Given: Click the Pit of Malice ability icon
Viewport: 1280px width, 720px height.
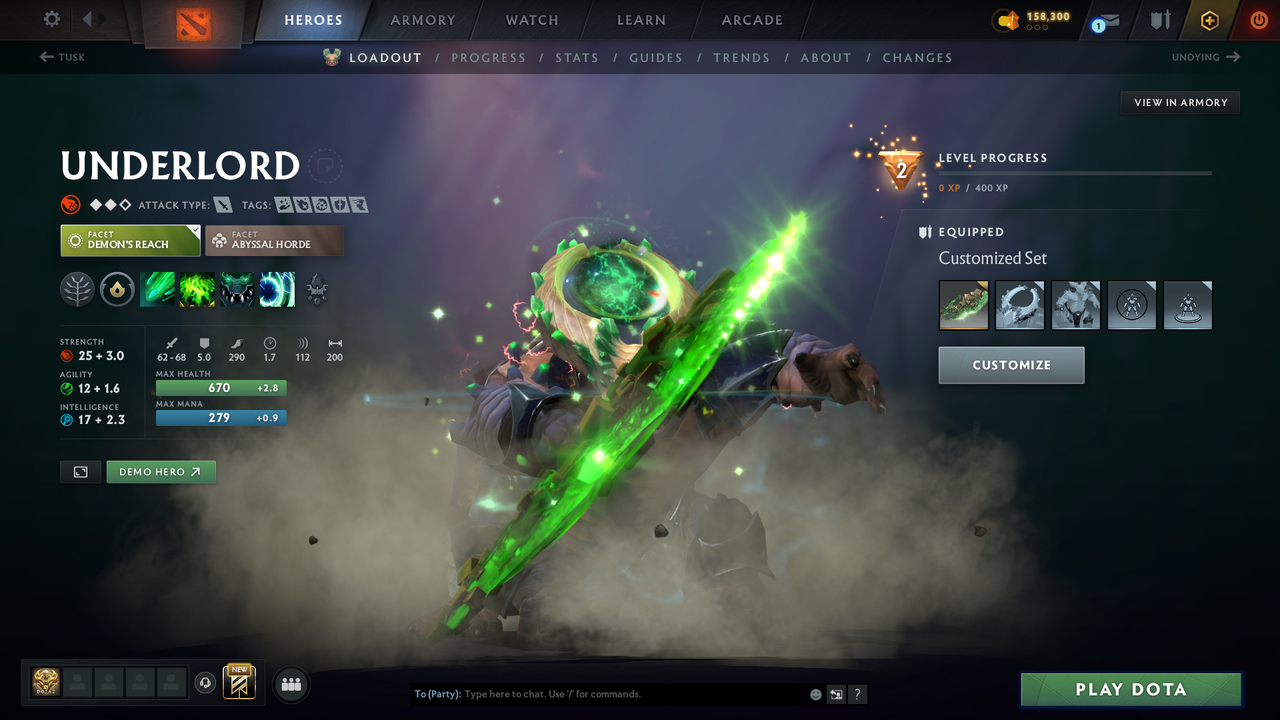Looking at the screenshot, I should point(197,289).
